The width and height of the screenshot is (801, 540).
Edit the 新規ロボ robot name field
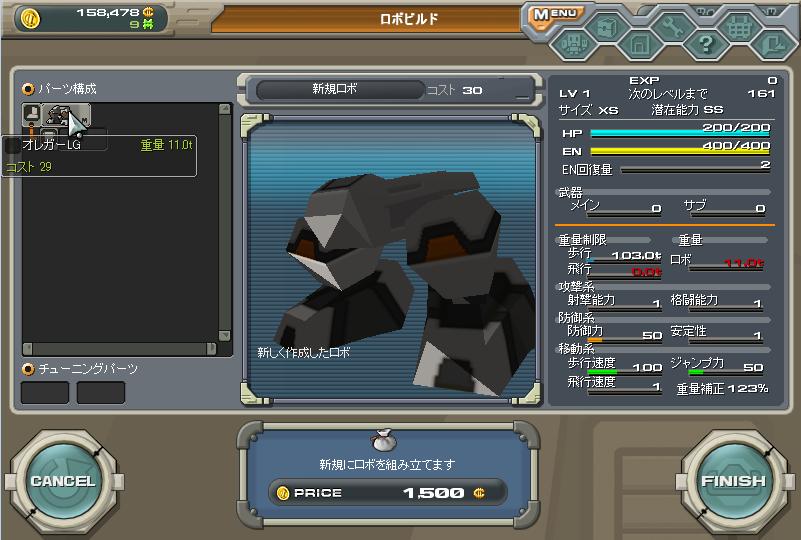[335, 89]
